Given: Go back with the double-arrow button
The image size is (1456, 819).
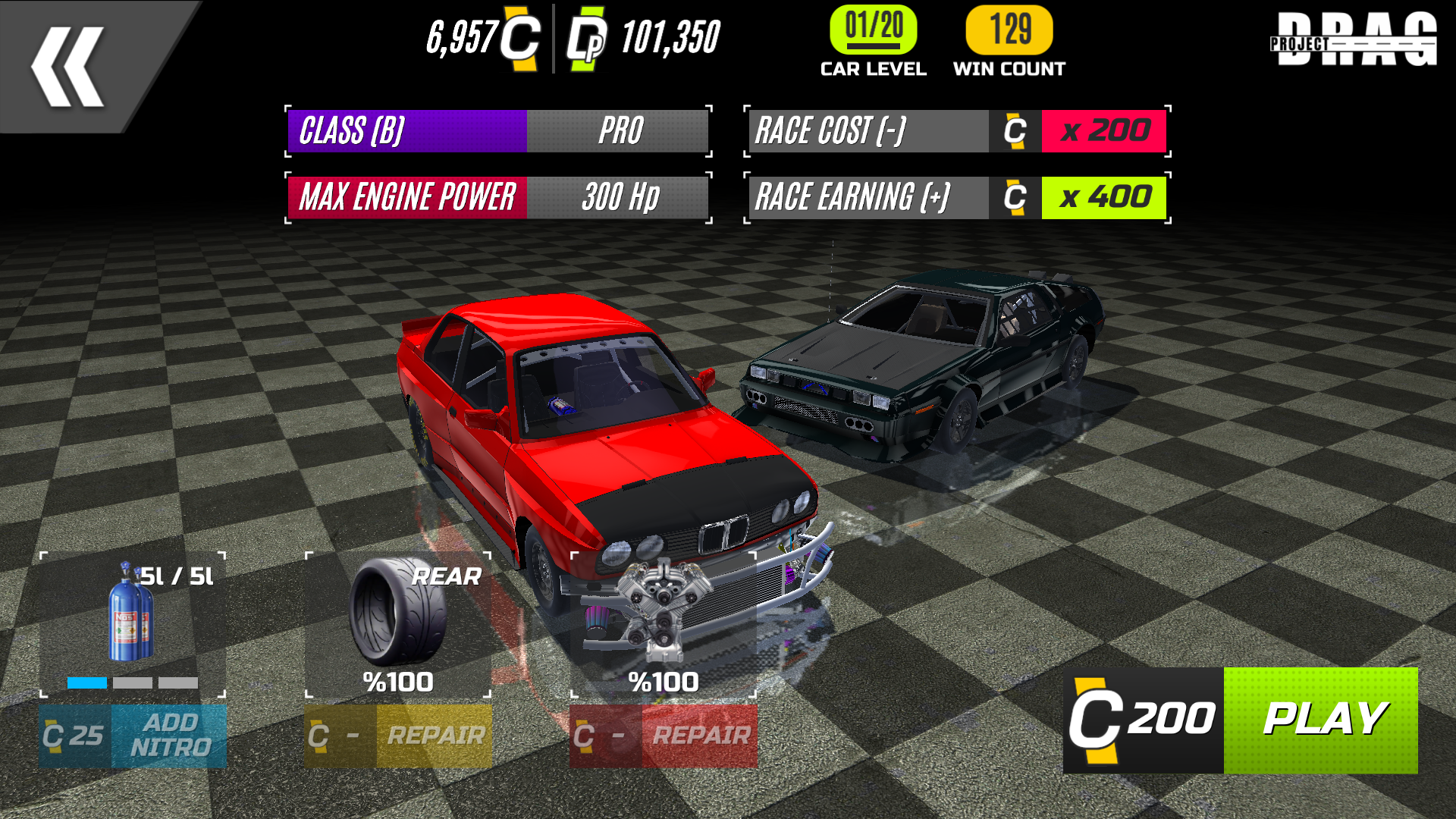Looking at the screenshot, I should (68, 67).
